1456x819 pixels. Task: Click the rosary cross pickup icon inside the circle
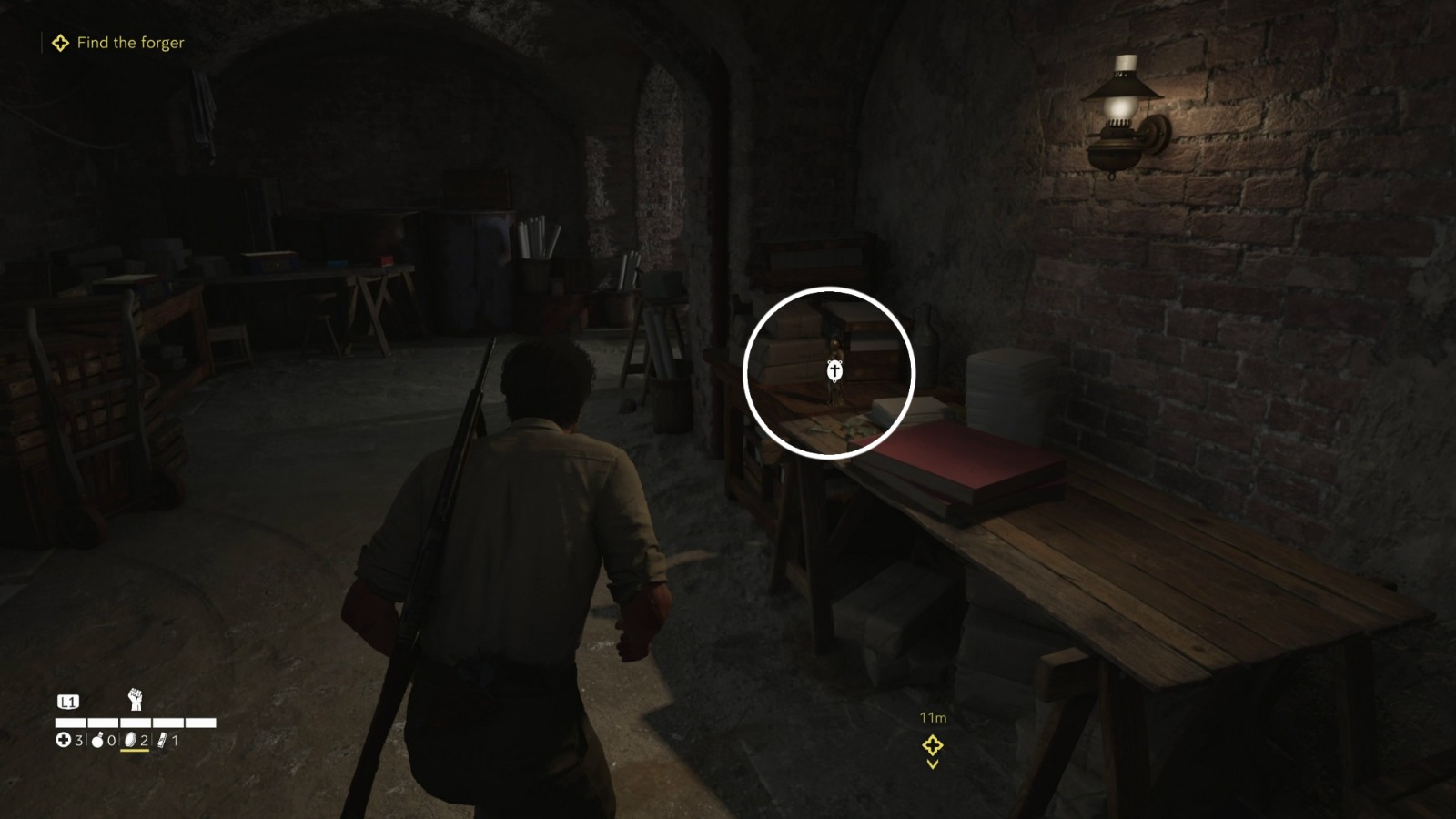coord(834,371)
